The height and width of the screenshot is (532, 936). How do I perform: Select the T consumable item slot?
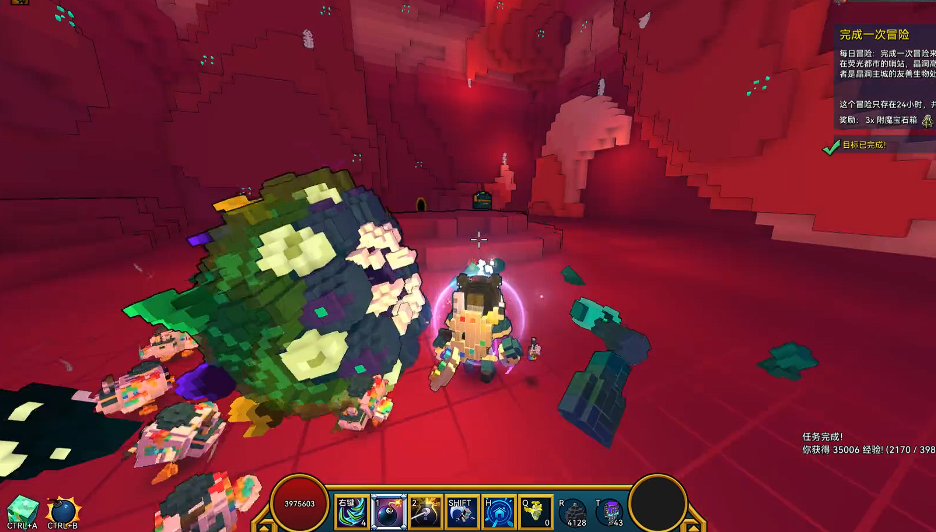pos(610,514)
